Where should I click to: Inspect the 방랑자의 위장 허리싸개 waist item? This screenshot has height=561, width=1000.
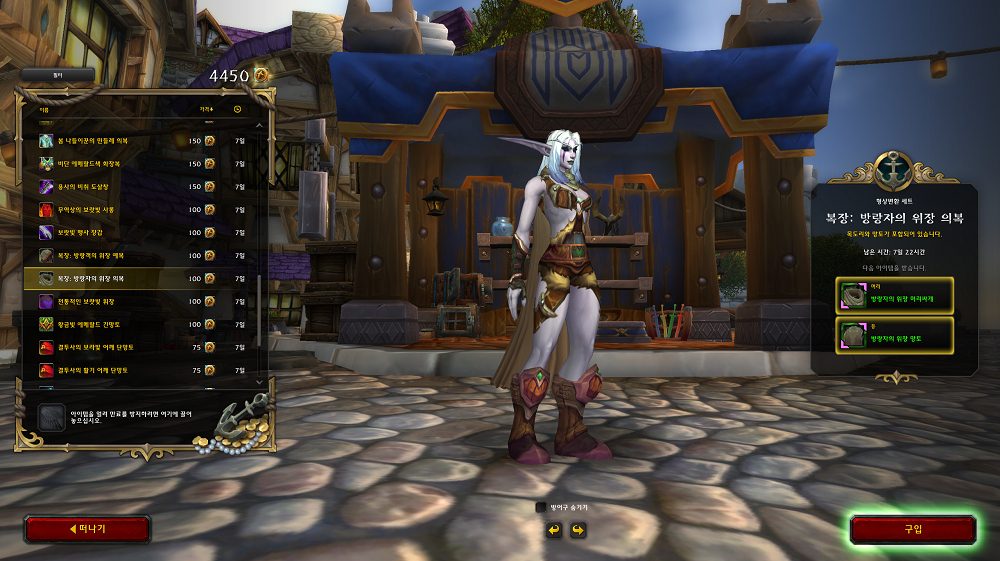pyautogui.click(x=895, y=295)
